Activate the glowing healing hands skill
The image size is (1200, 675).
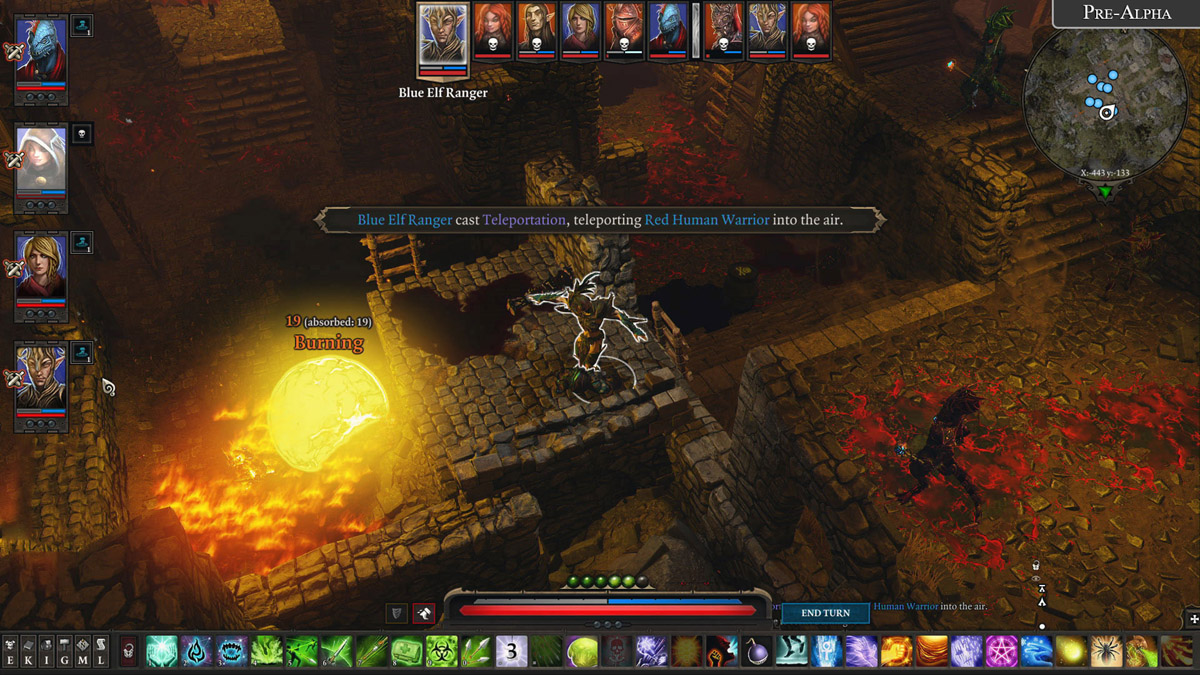162,652
